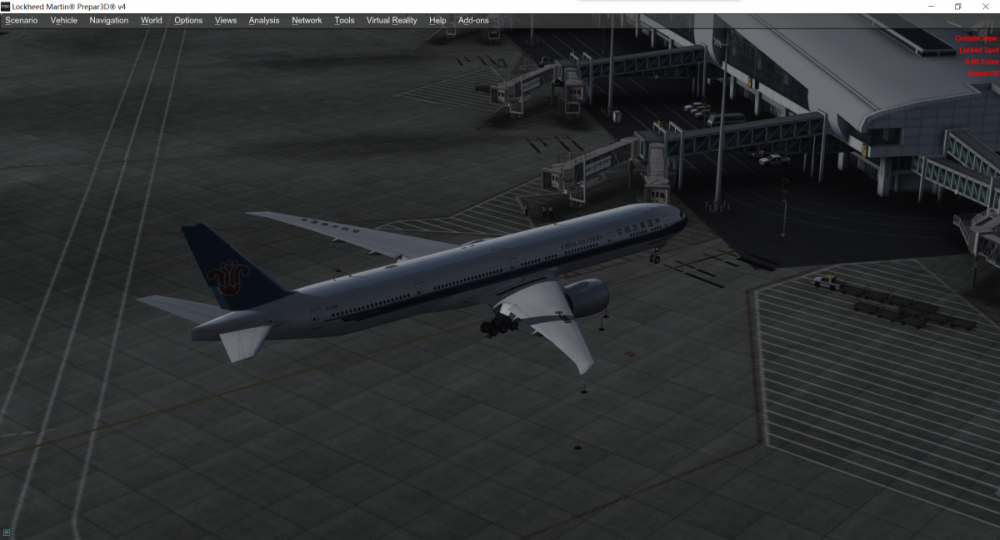Open the Vehicle menu
Screen dimensions: 1000x540
[63, 20]
